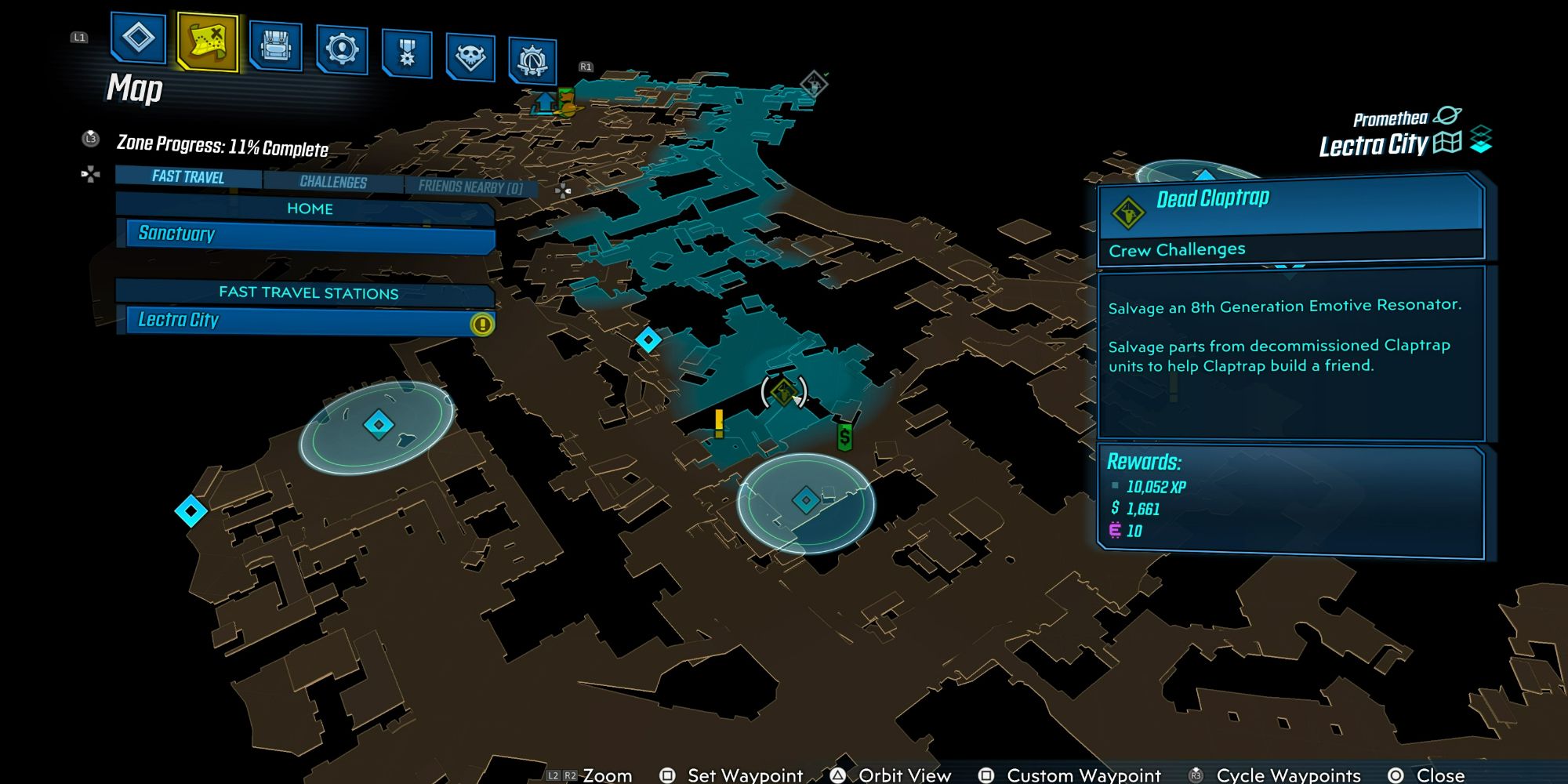Open the Missions log tab

(139, 38)
